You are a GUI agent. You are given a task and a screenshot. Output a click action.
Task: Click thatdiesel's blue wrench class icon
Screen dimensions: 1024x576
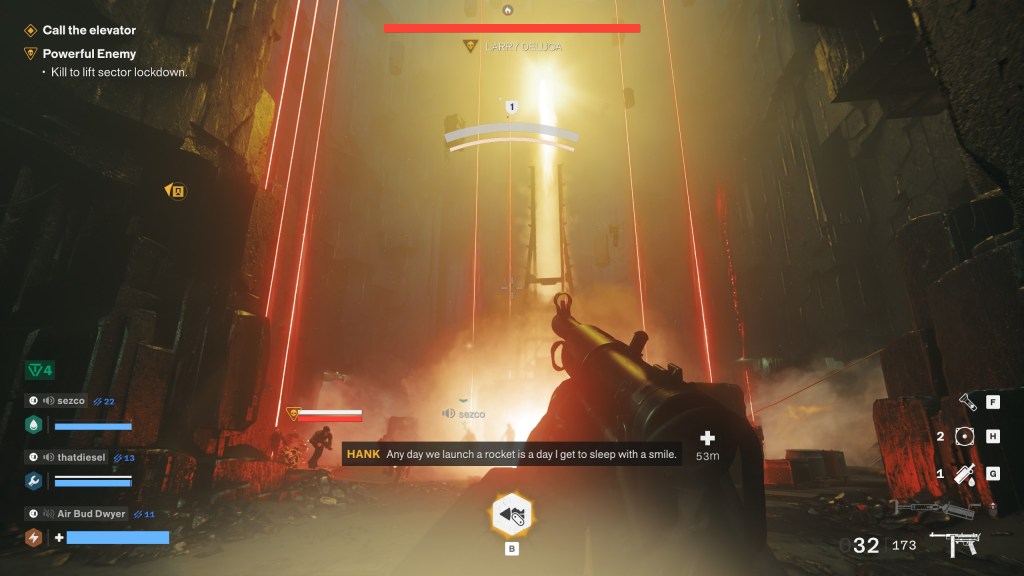33,481
